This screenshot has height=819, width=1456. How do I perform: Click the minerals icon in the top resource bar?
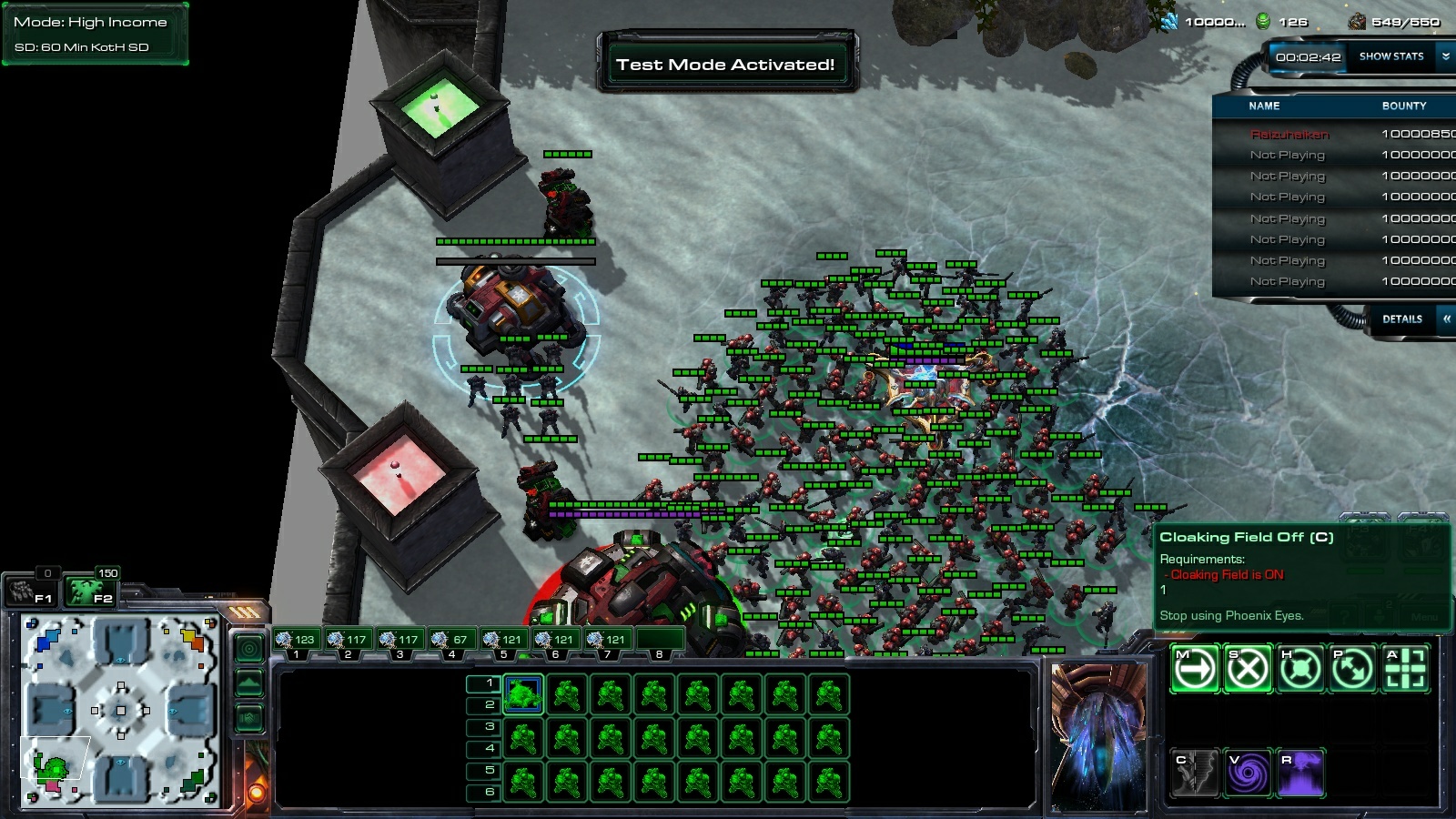1169,20
